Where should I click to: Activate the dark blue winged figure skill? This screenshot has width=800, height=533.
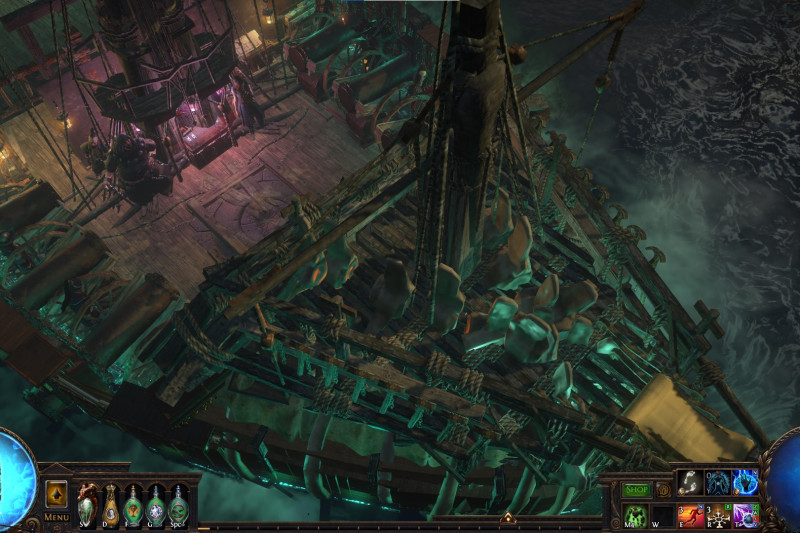(718, 483)
